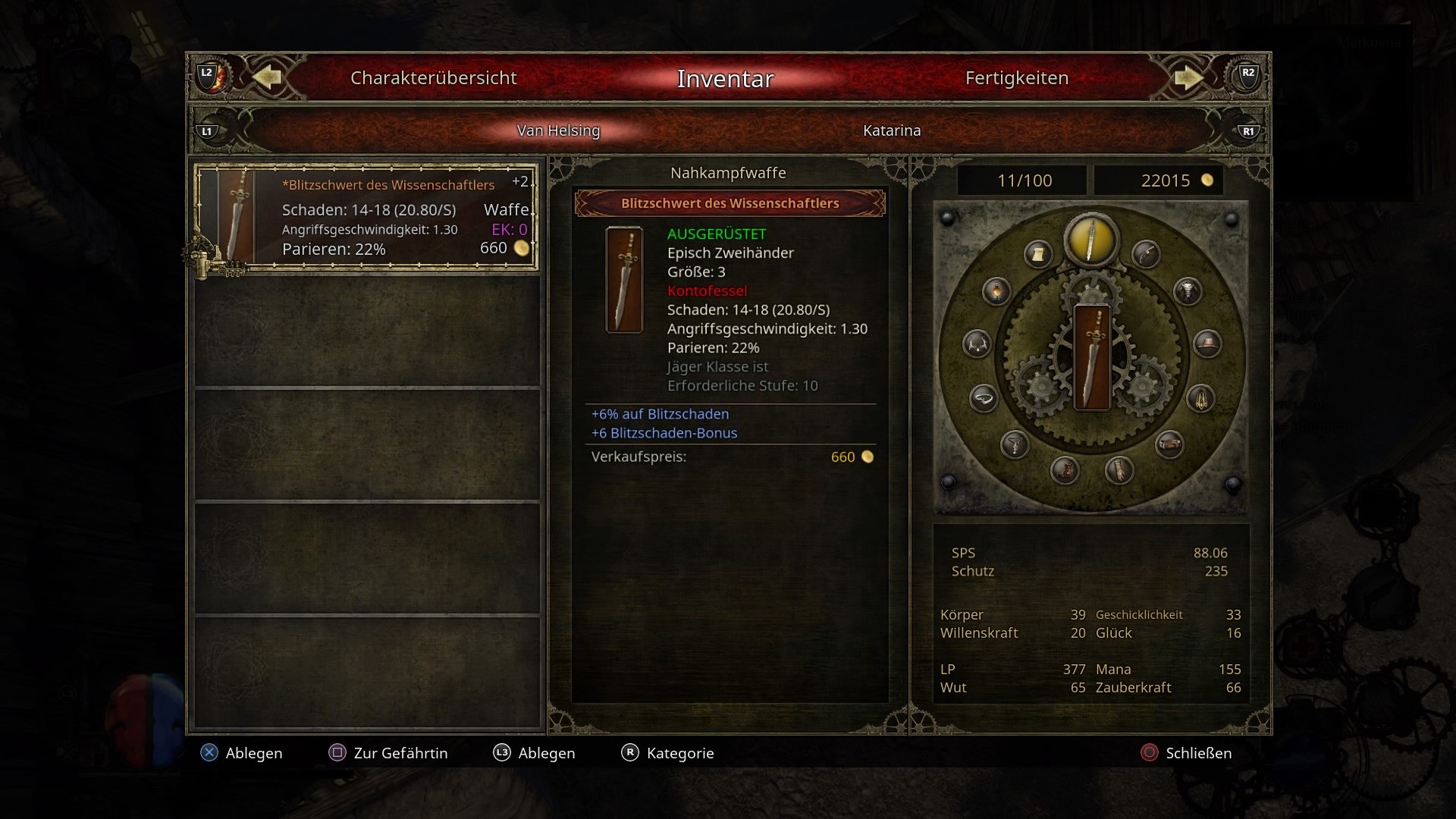Select the boots slot on the wheel
The image size is (1456, 819).
(1065, 471)
